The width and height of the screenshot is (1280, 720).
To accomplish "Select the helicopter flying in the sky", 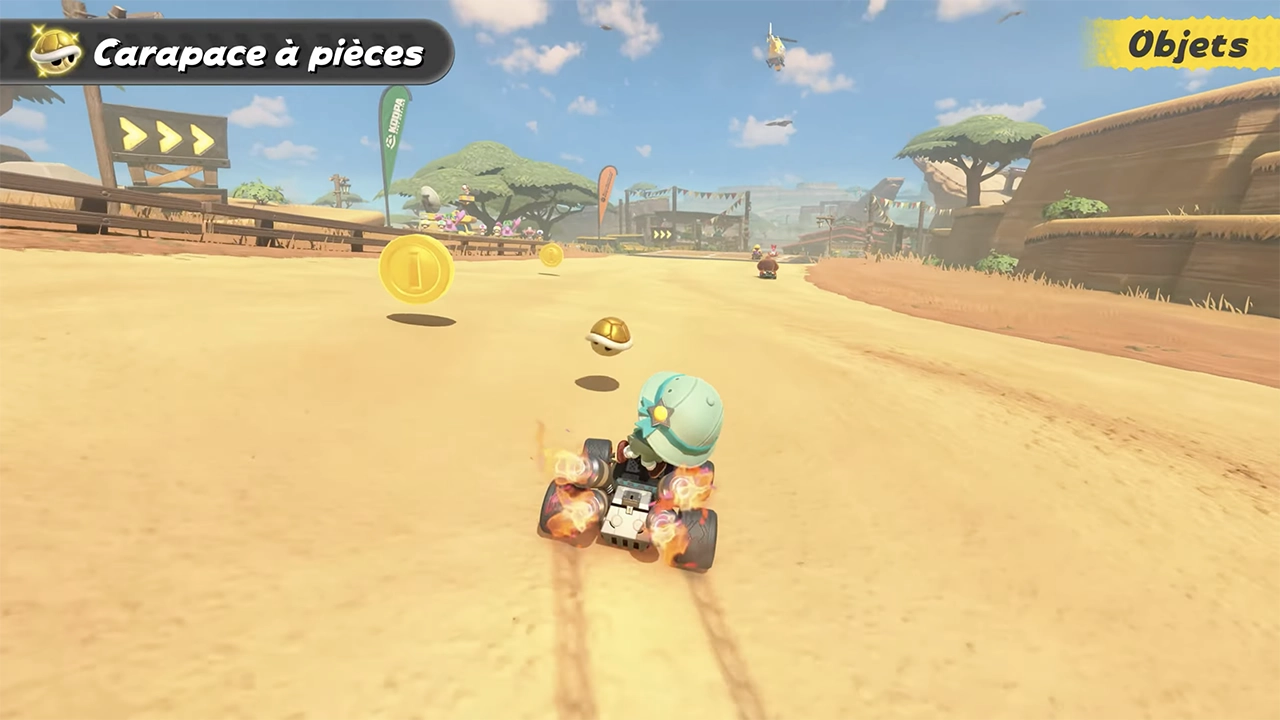I will tap(775, 48).
